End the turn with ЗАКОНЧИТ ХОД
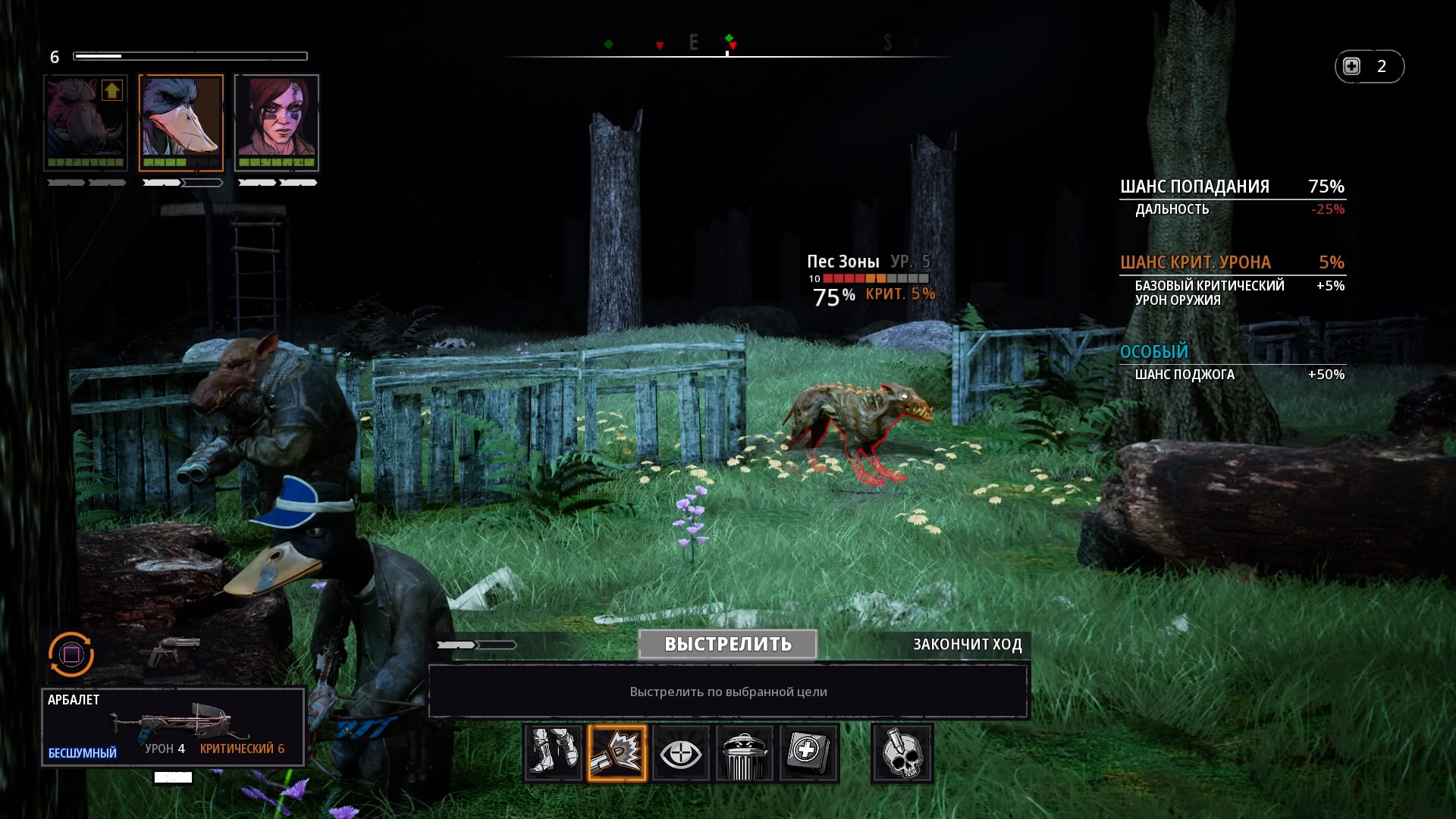1456x819 pixels. (967, 645)
